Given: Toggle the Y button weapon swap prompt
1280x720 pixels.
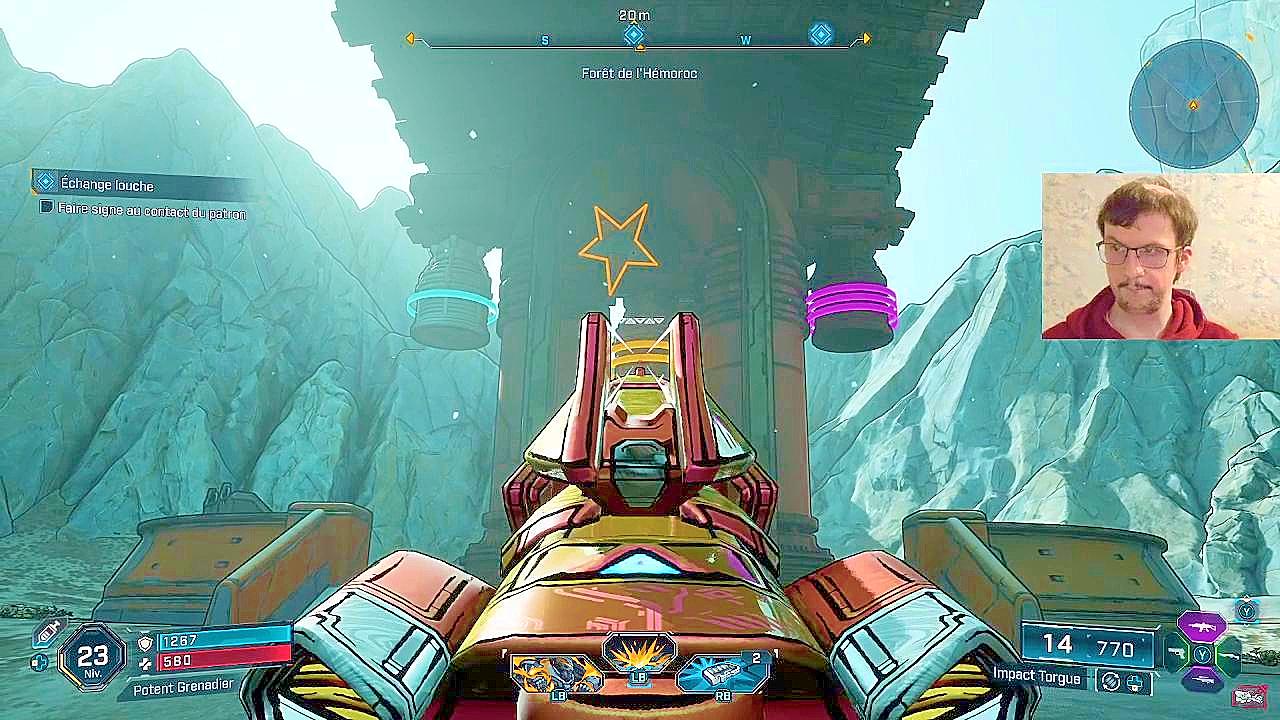Looking at the screenshot, I should [x=1245, y=611].
